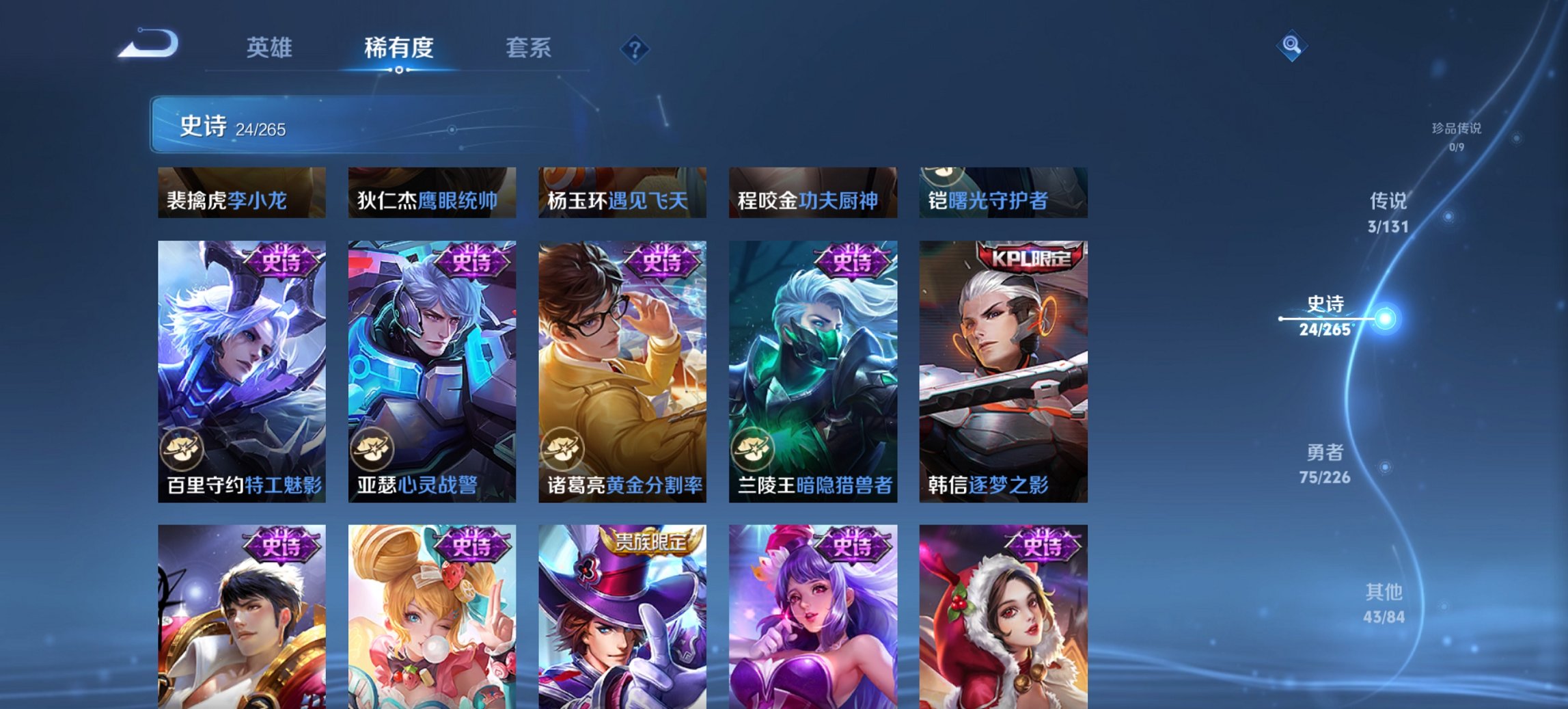This screenshot has height=709, width=1568.
Task: View the 兰陵王暗隐猎兽者 skin card
Action: 813,369
